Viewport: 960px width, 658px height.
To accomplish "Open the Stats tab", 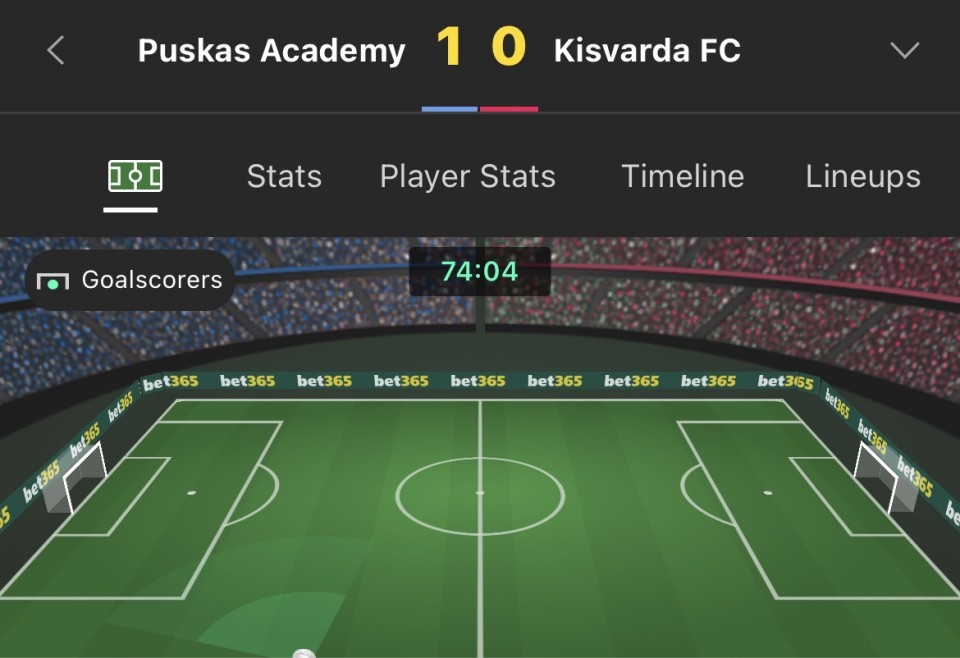I will (284, 177).
